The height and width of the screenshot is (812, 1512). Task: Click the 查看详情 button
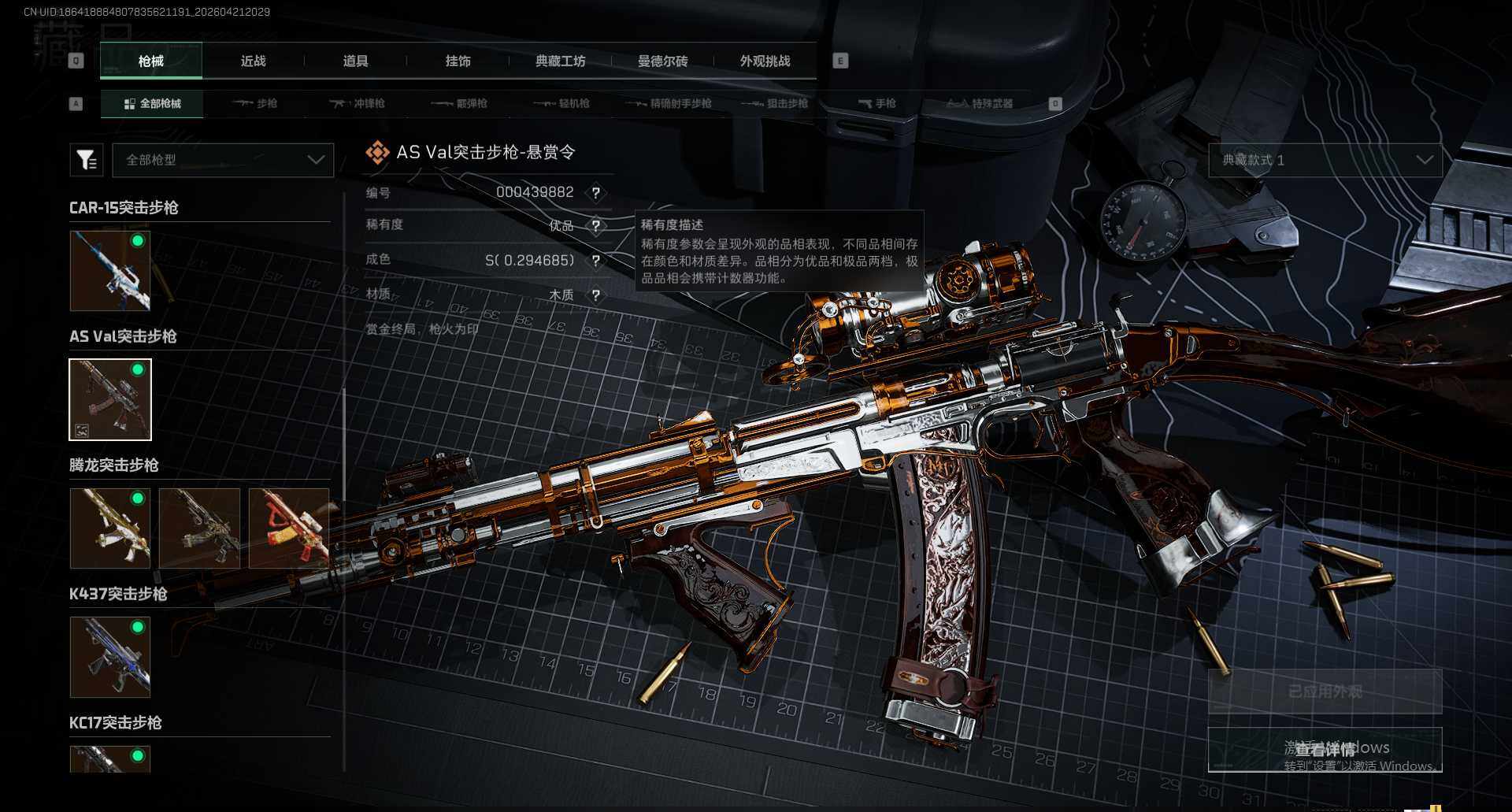click(1325, 749)
